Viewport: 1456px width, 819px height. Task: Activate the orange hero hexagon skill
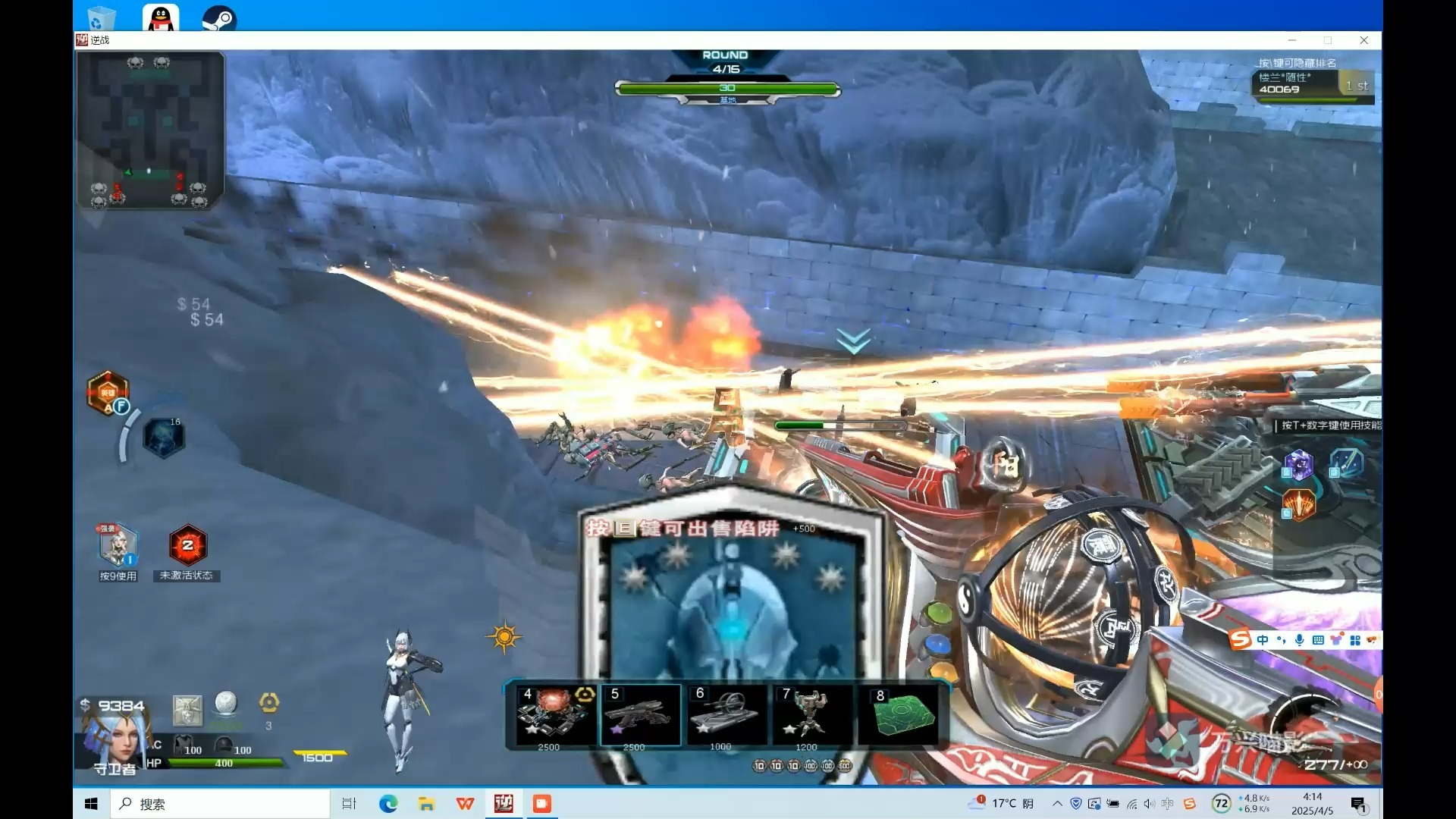pos(107,392)
